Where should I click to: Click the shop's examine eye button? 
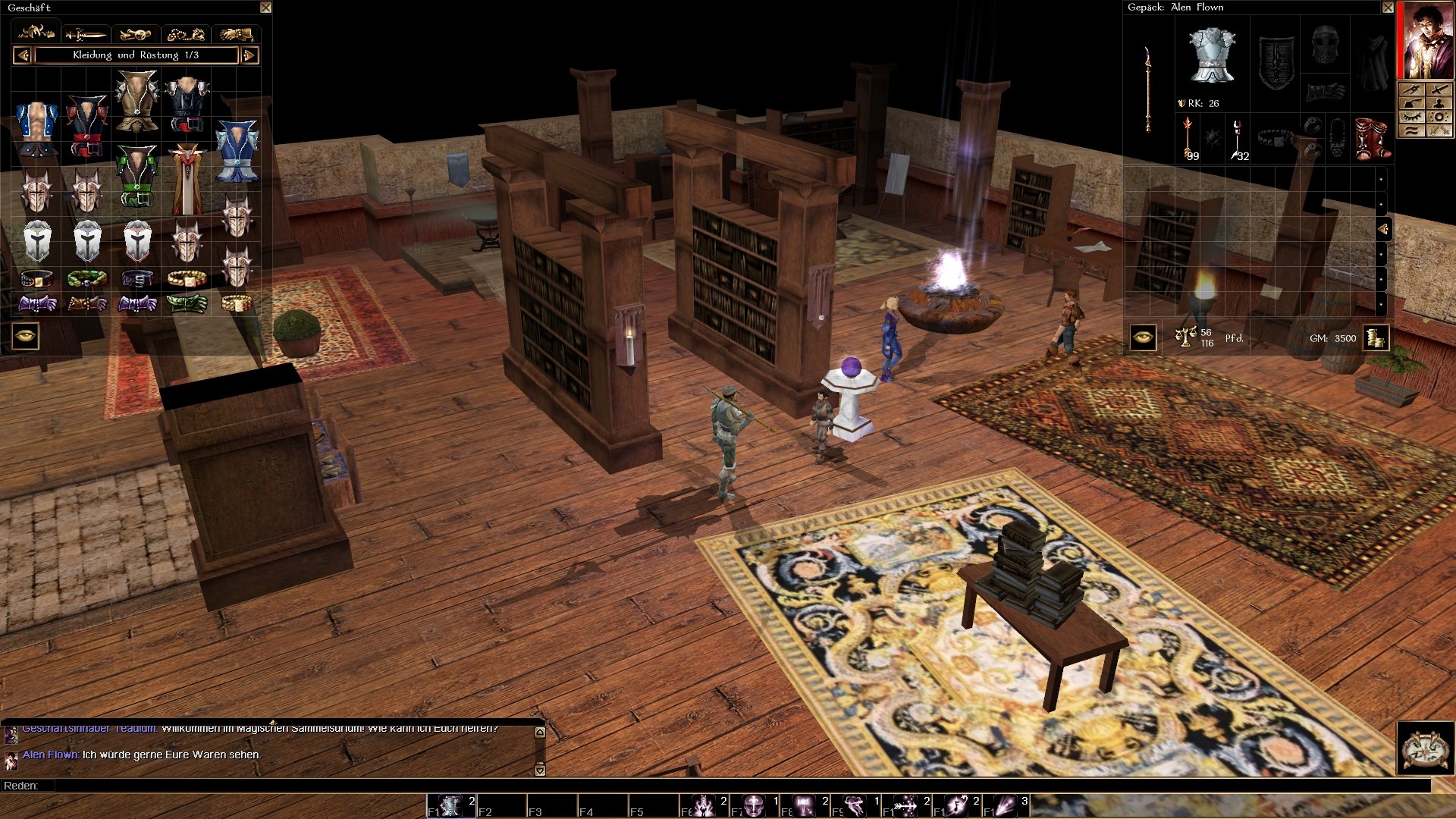tap(25, 336)
